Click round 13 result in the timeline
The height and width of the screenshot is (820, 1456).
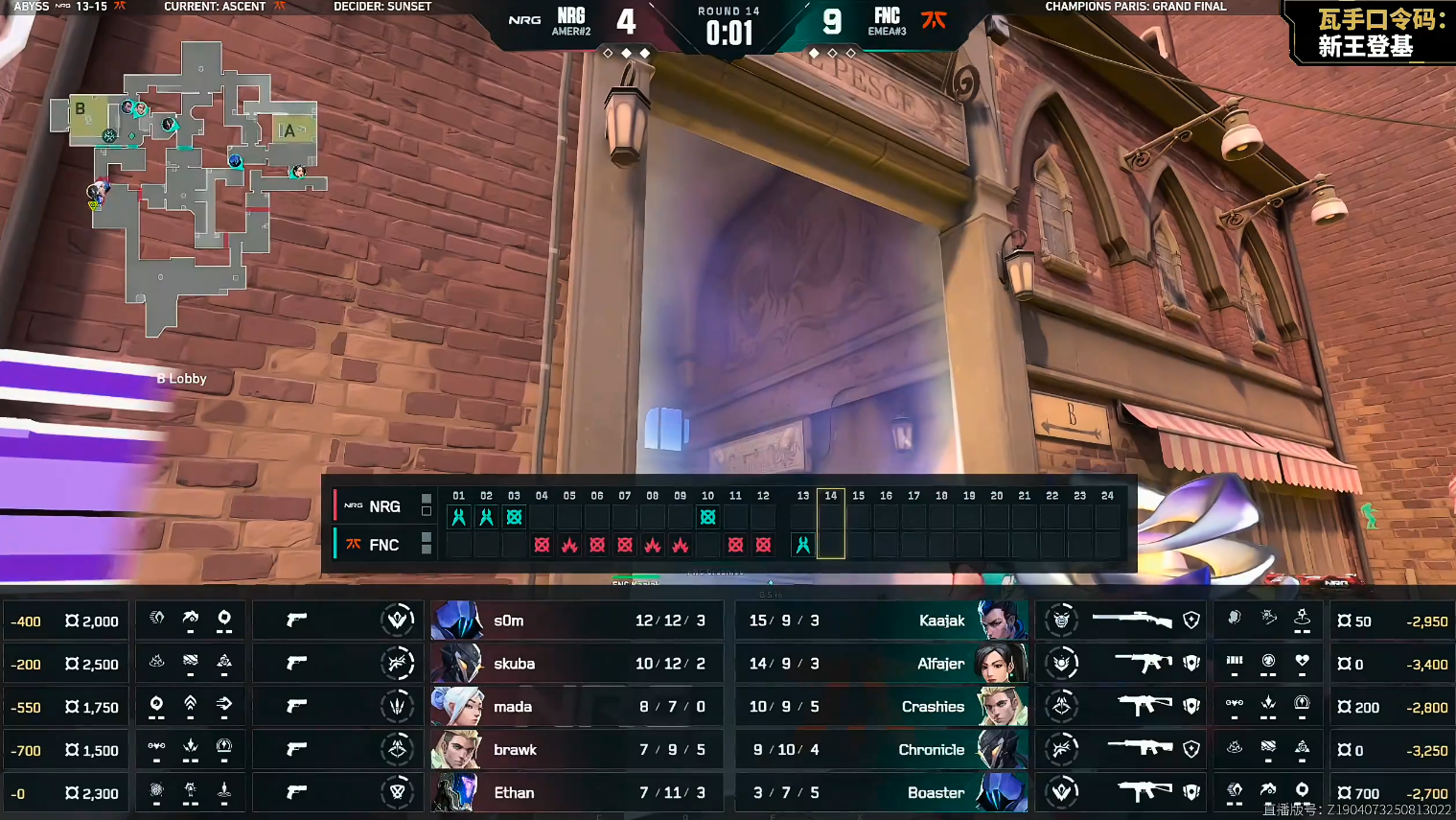pyautogui.click(x=803, y=545)
